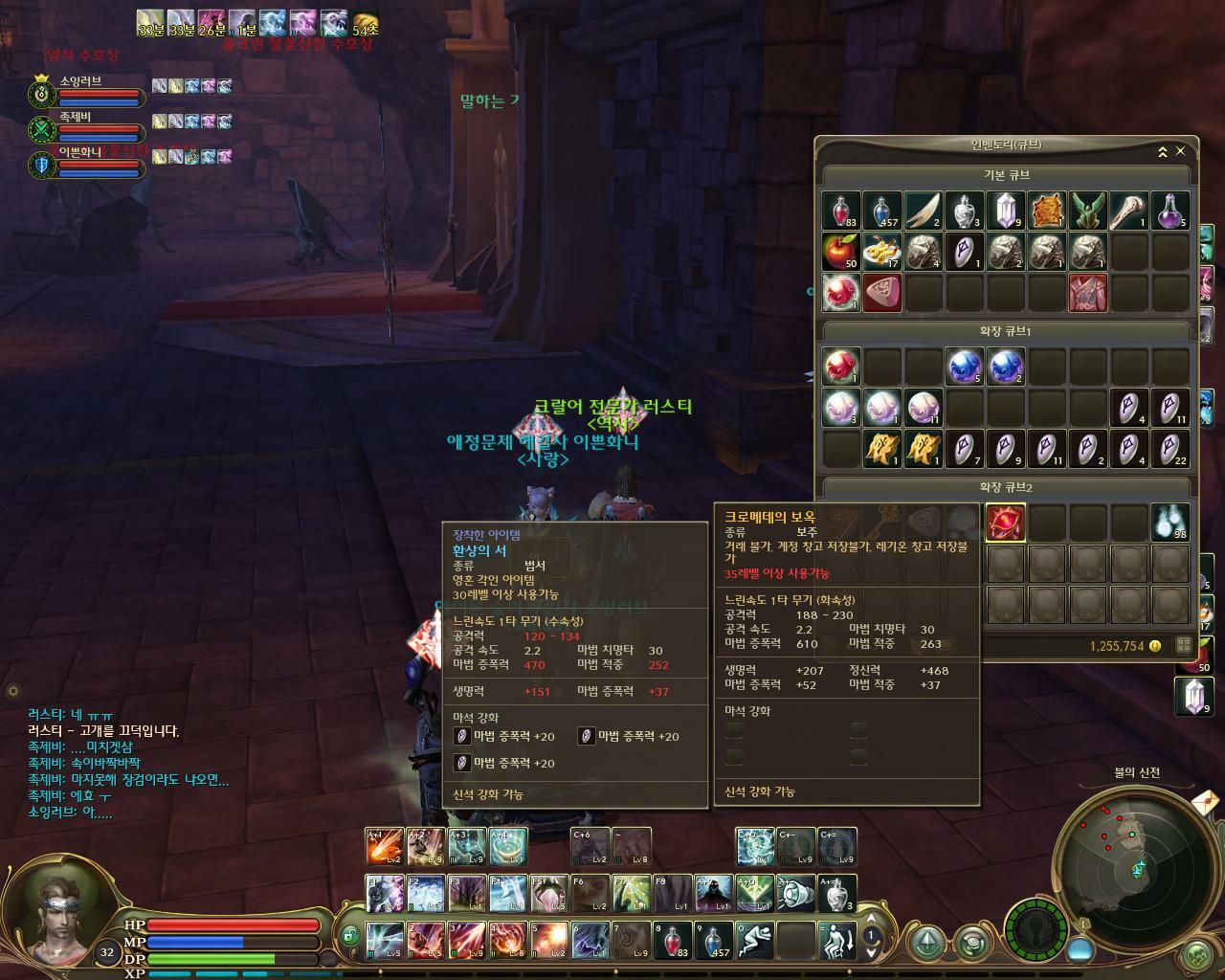Screen dimensions: 1225x980
Task: Open the mail envelope icon by minimap
Action: (1206, 800)
